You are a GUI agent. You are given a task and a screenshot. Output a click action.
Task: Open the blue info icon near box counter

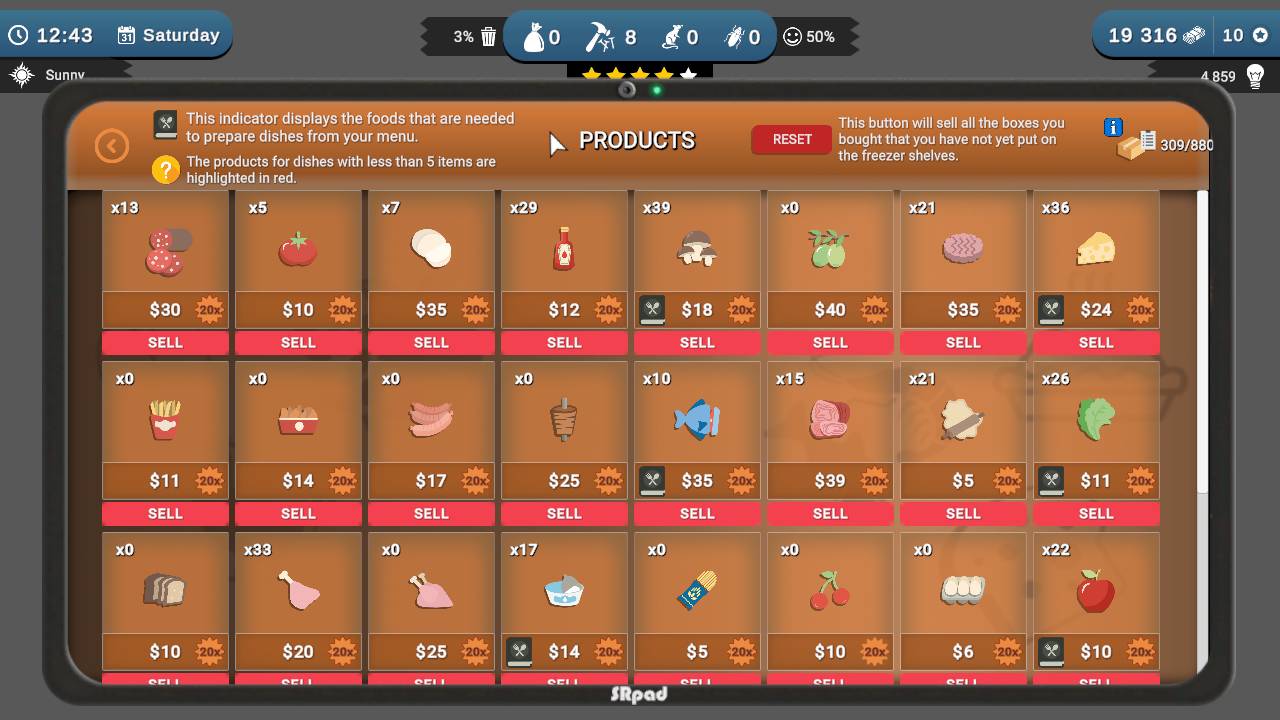(x=1111, y=127)
